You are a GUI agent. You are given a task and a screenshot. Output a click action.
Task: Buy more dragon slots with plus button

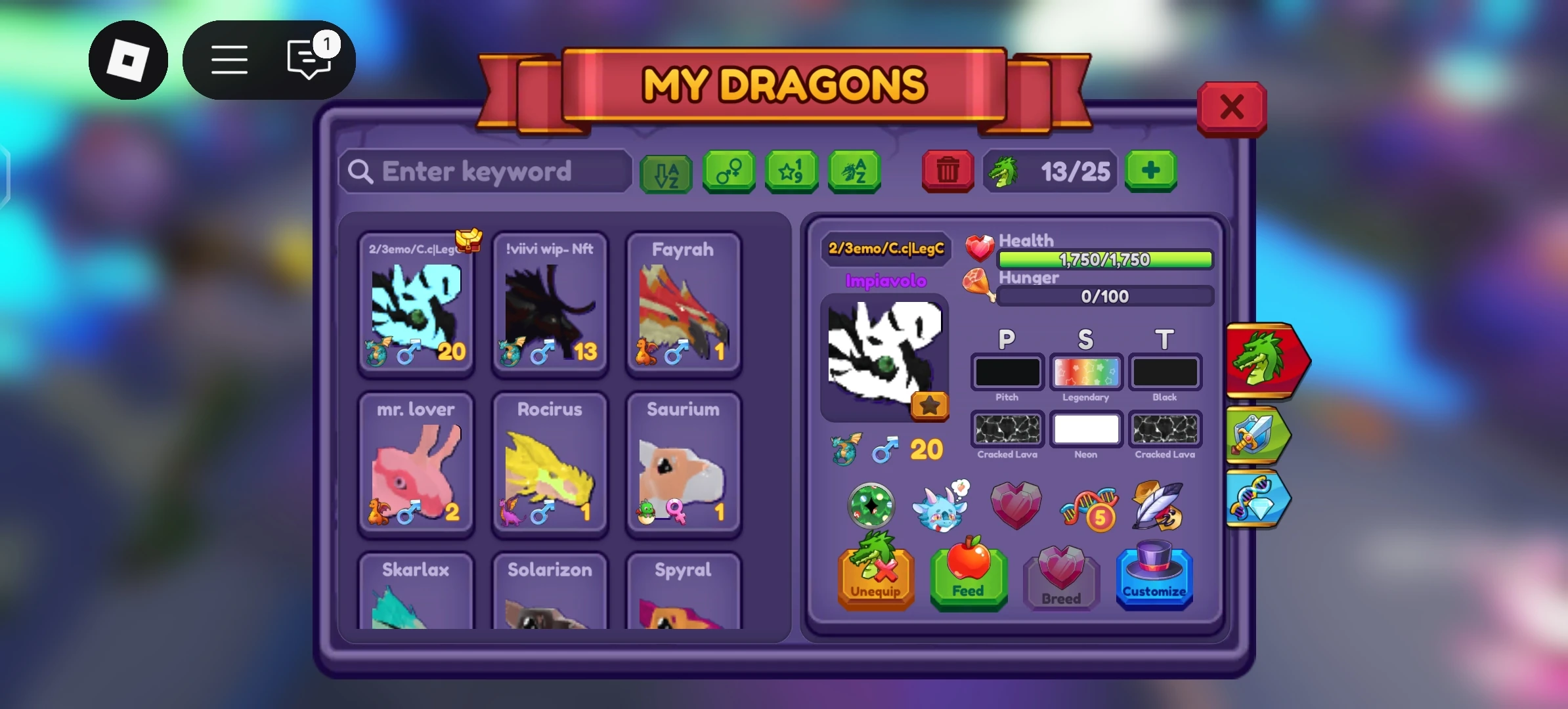coord(1151,172)
